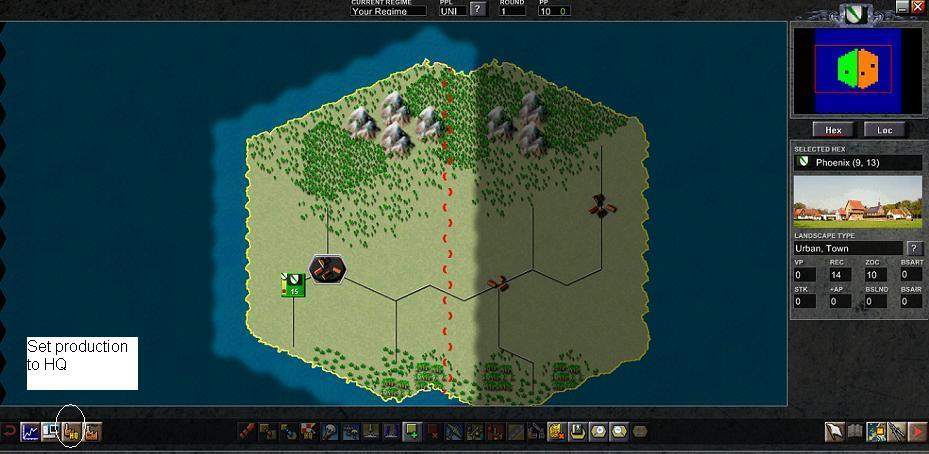929x454 pixels.
Task: End turn with the red arrow button
Action: (916, 432)
